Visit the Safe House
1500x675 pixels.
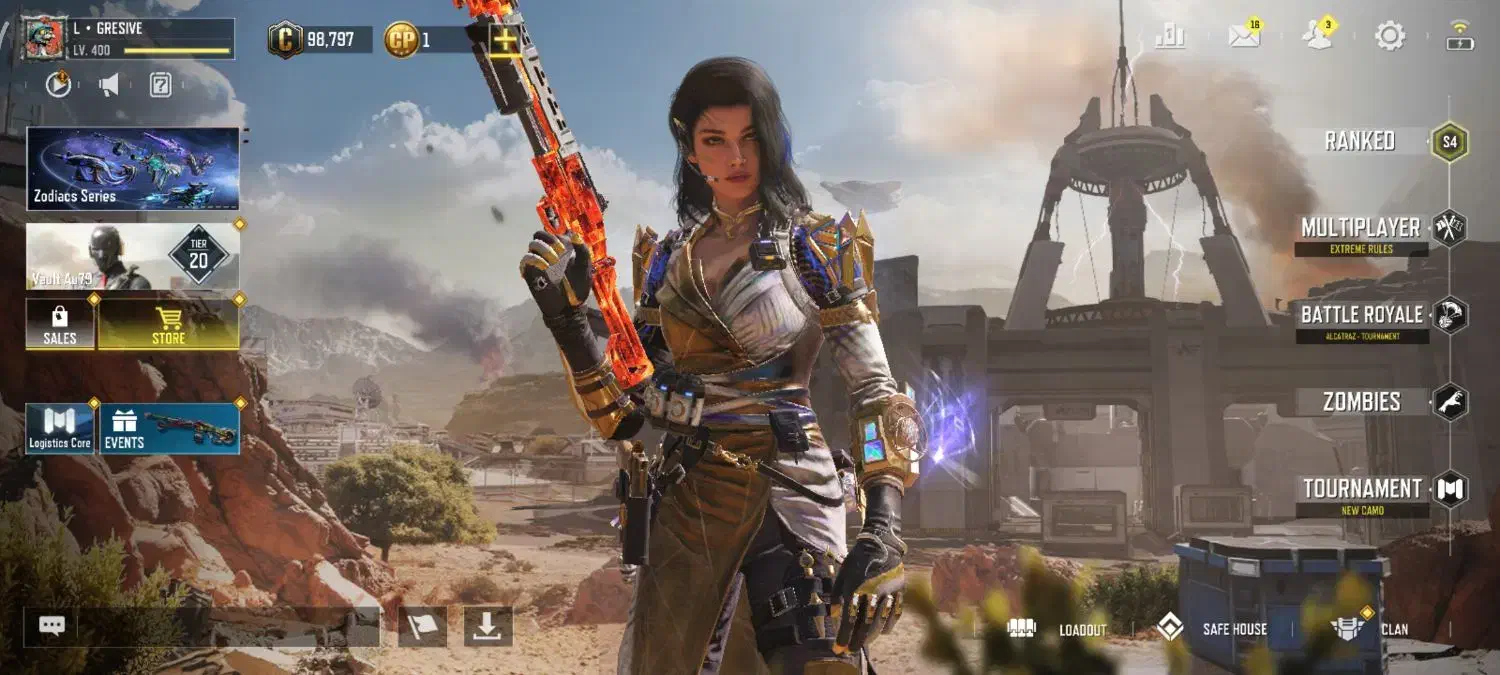(1211, 629)
